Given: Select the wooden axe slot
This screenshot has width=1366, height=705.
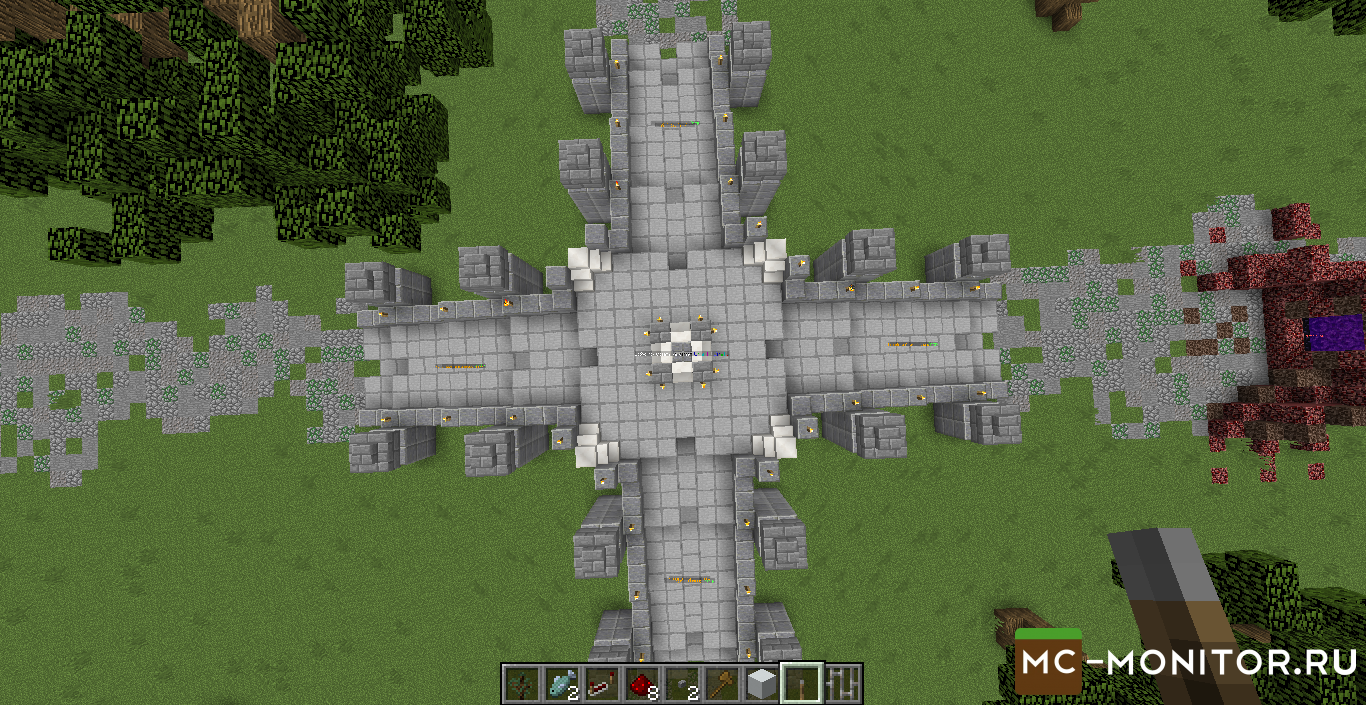Looking at the screenshot, I should 721,684.
